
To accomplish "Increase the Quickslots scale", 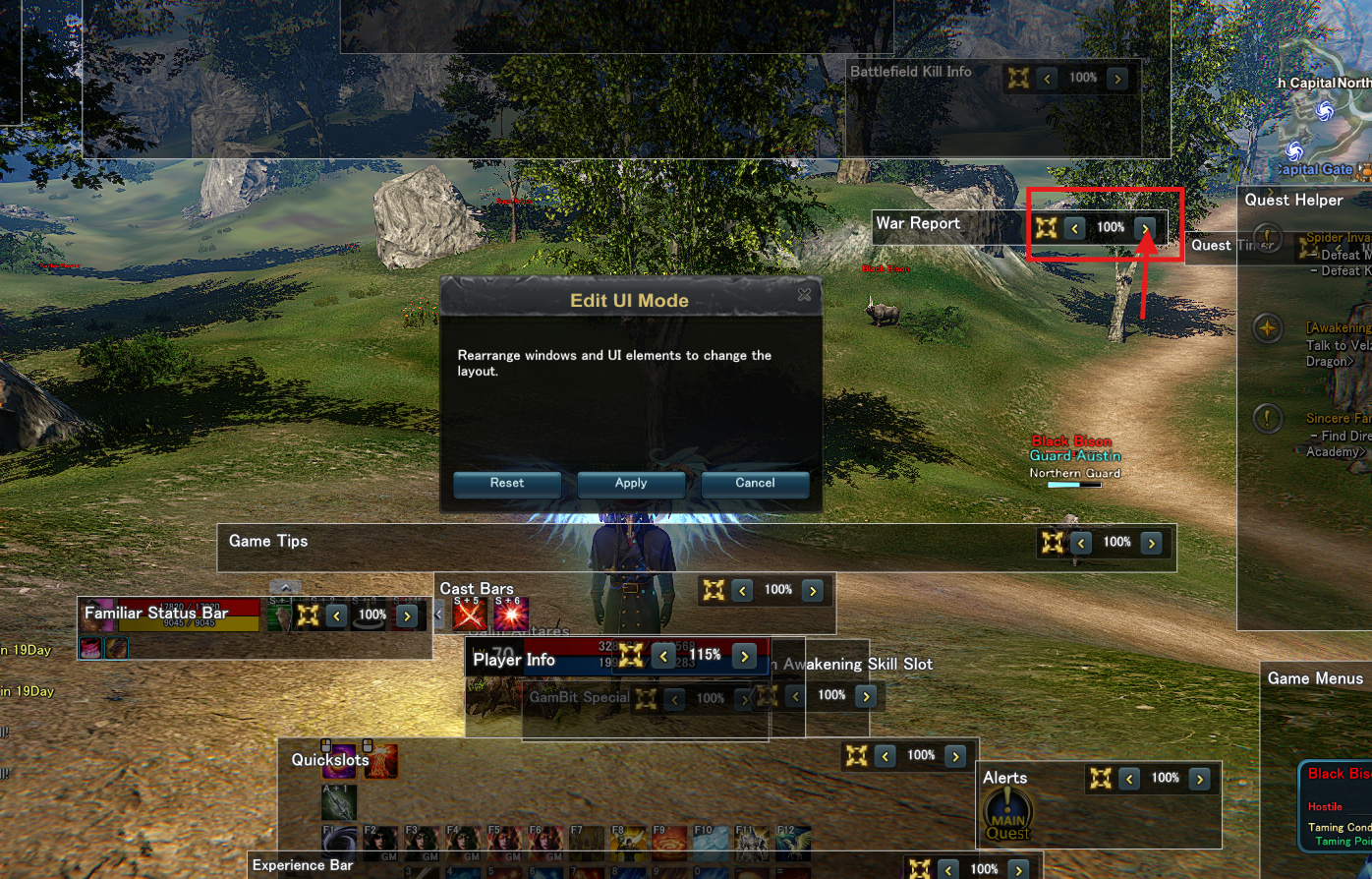I will tap(955, 756).
